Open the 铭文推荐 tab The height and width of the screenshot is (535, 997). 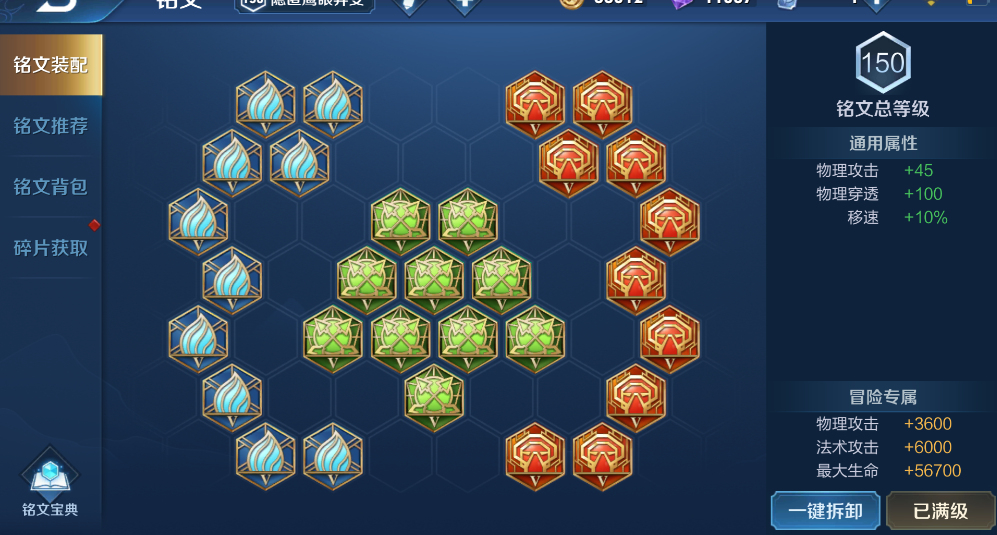(x=50, y=126)
